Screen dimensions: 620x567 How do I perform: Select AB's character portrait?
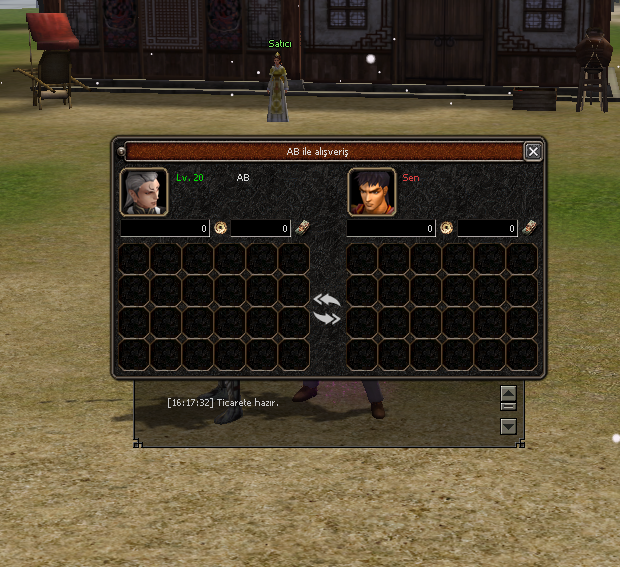tap(143, 192)
